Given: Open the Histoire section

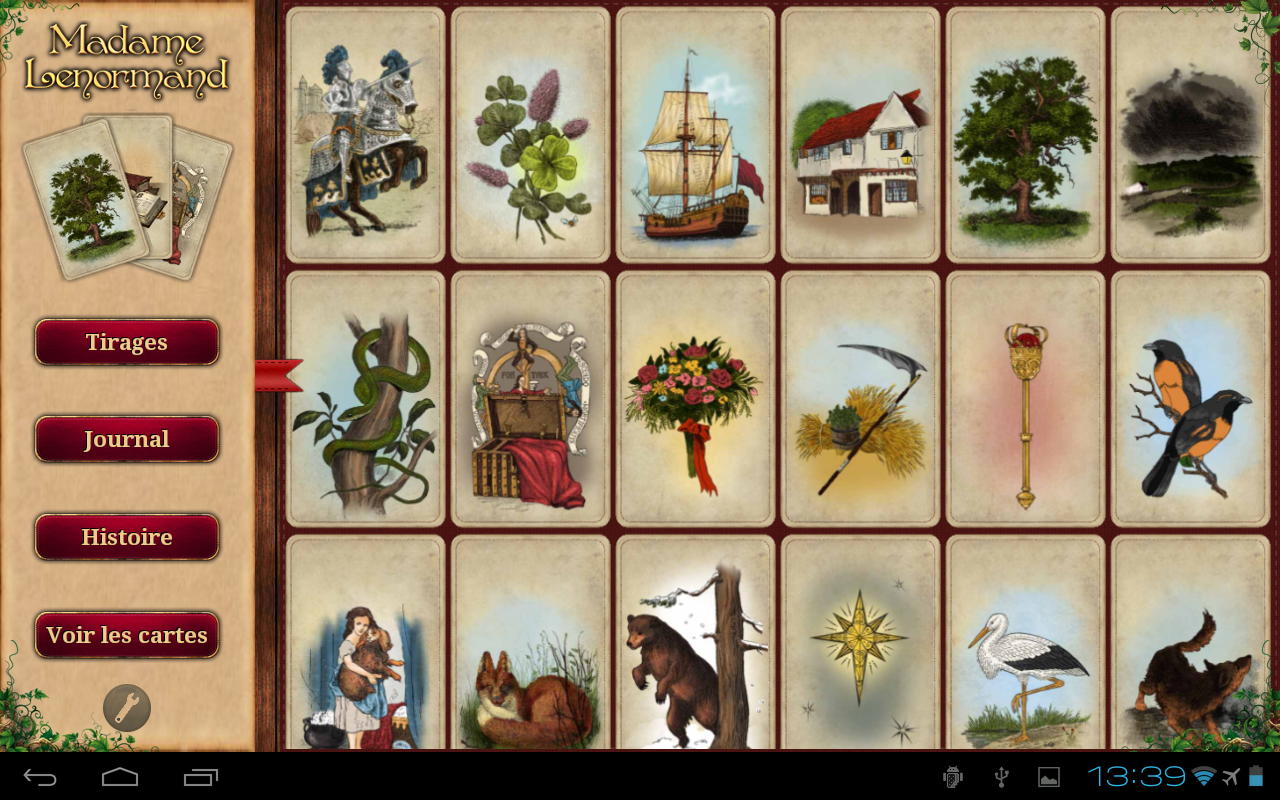Looking at the screenshot, I should [126, 536].
